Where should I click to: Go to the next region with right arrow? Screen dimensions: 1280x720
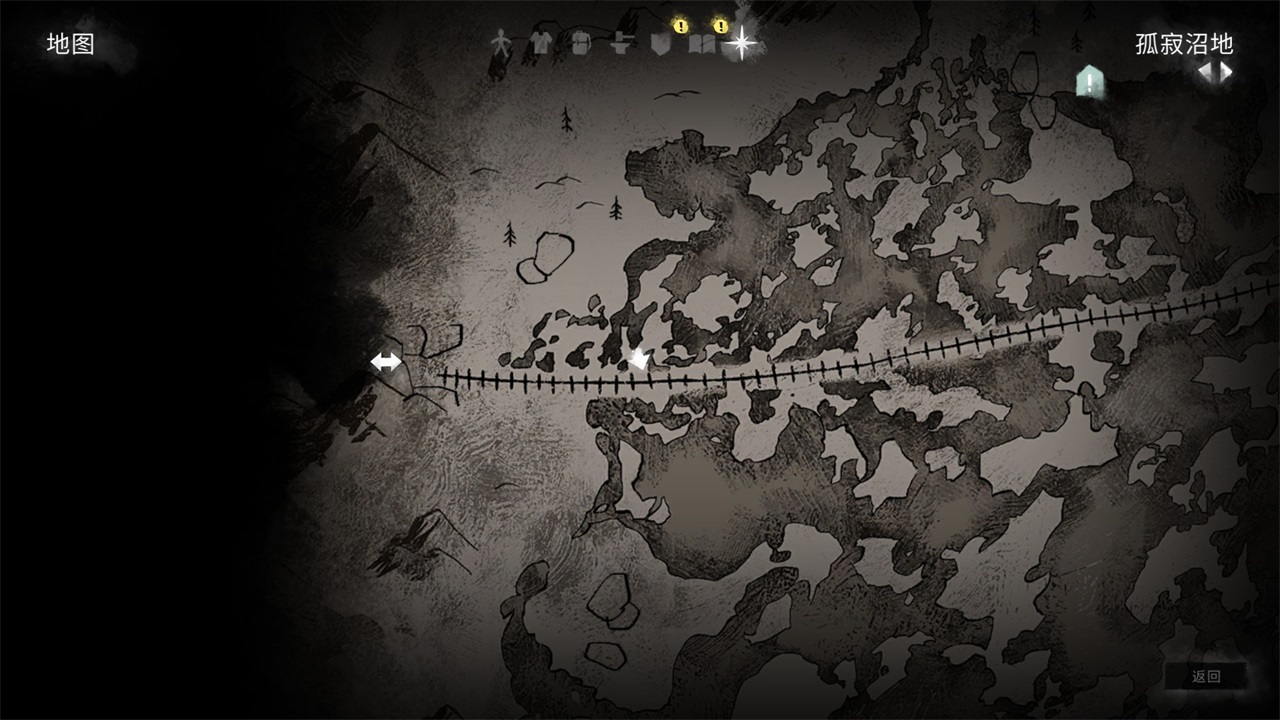click(1225, 72)
